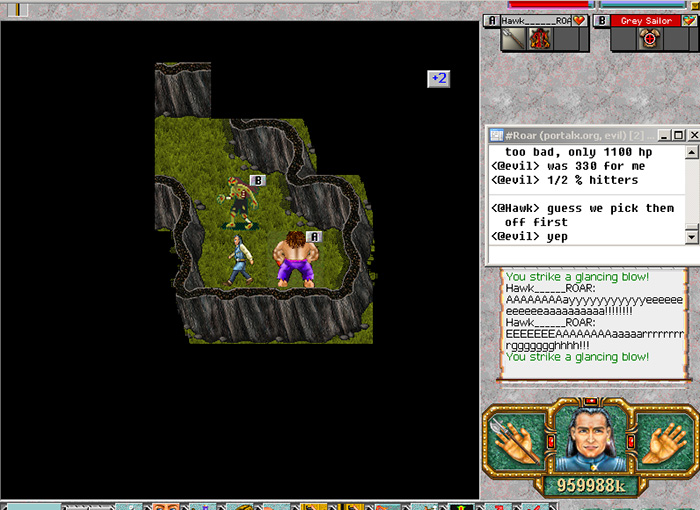The image size is (700, 510).
Task: Click the Grey Sailor target name bar
Action: coord(646,20)
